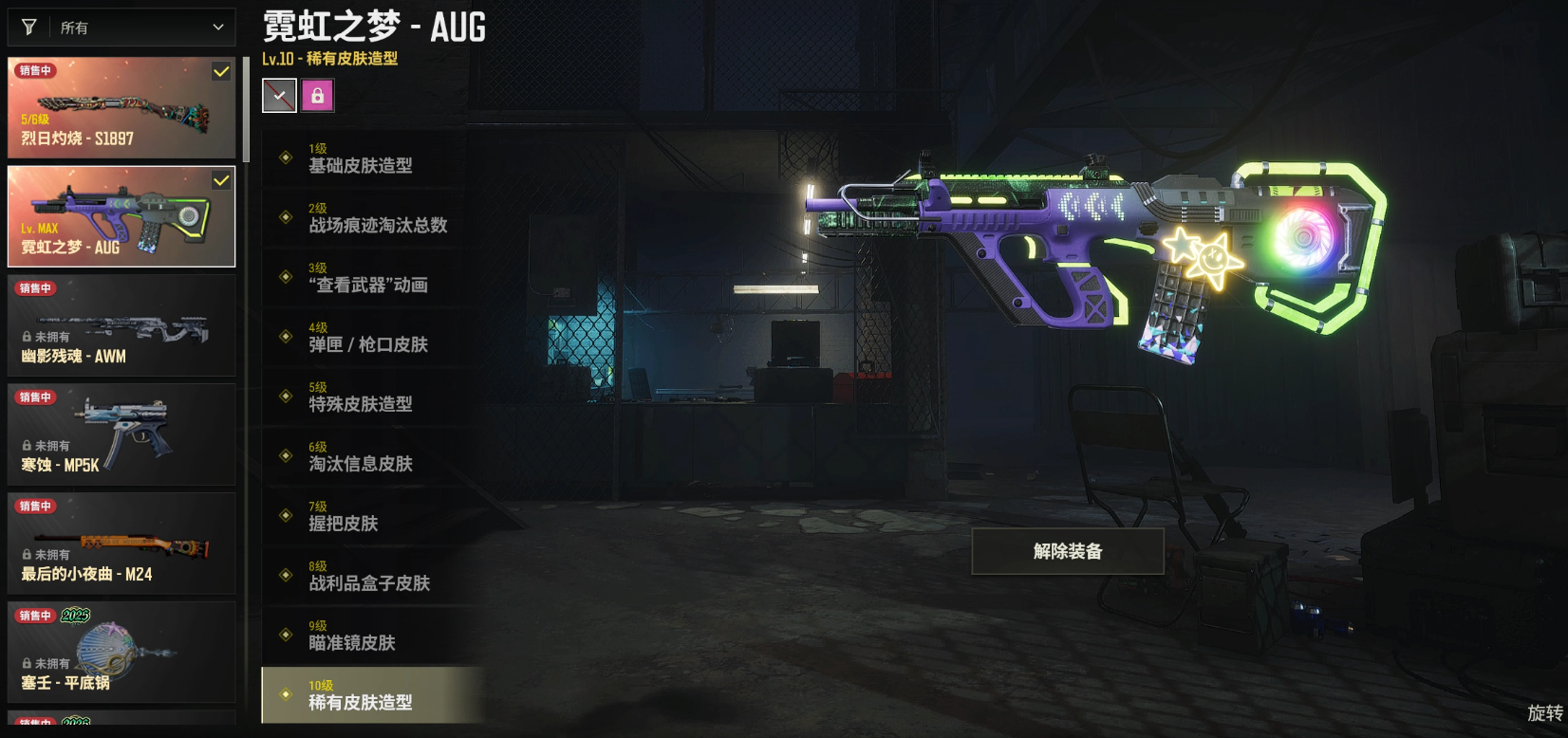This screenshot has width=1568, height=738.
Task: Select level 1 基础皮肤造型
Action: (x=370, y=158)
